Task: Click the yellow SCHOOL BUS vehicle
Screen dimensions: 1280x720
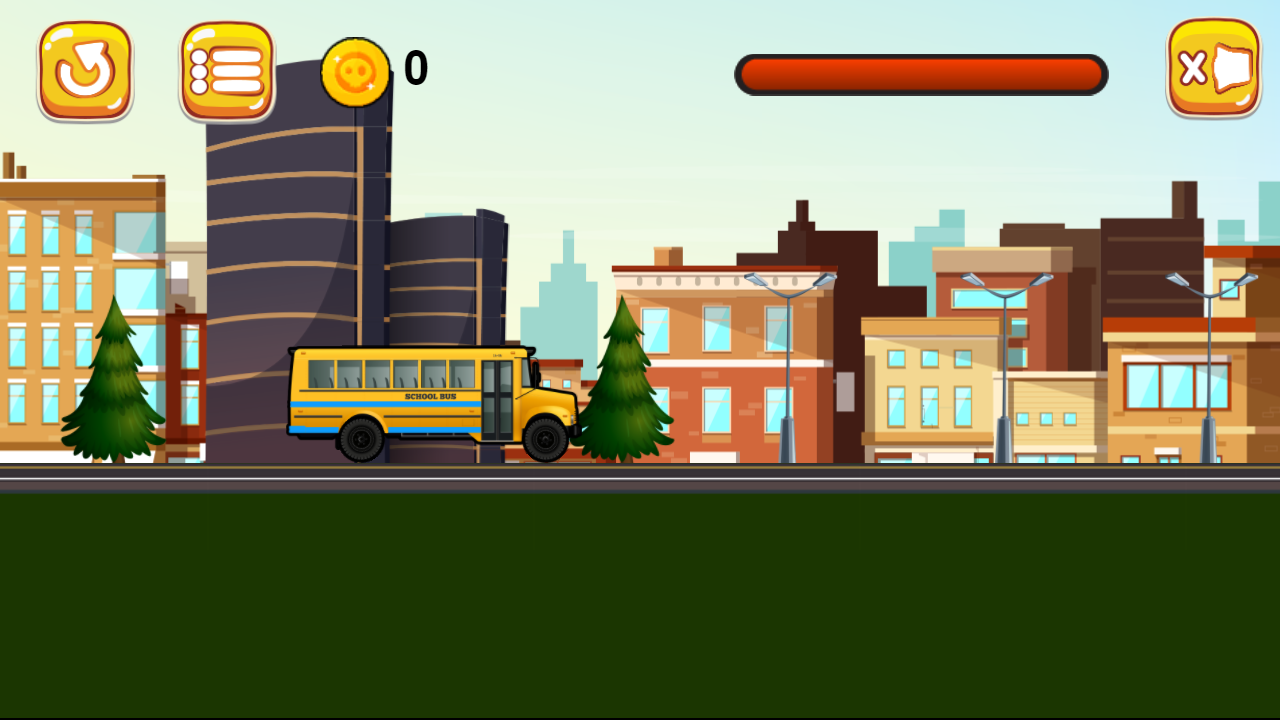Action: (x=420, y=400)
